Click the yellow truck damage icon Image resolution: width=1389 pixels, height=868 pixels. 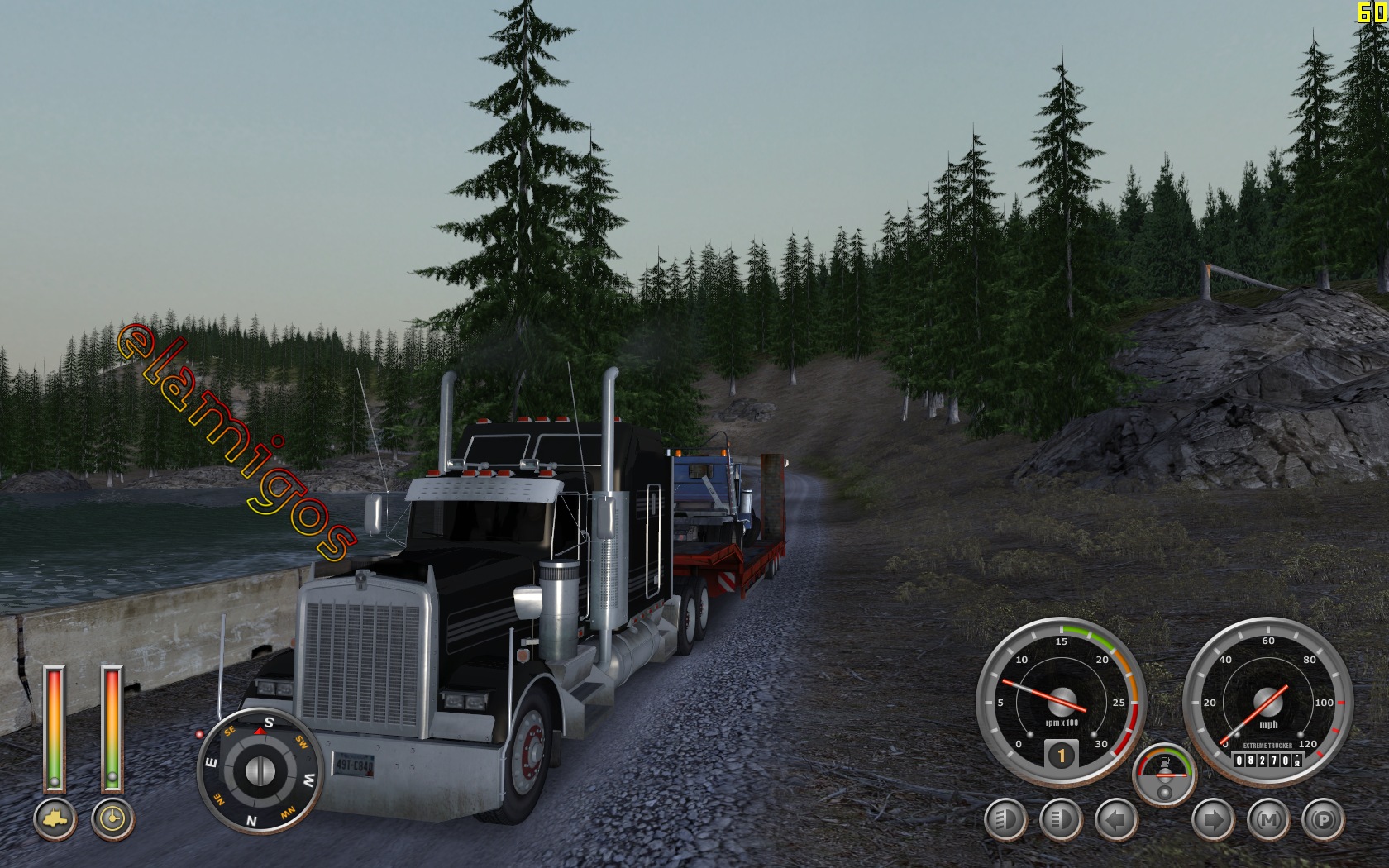tap(55, 818)
